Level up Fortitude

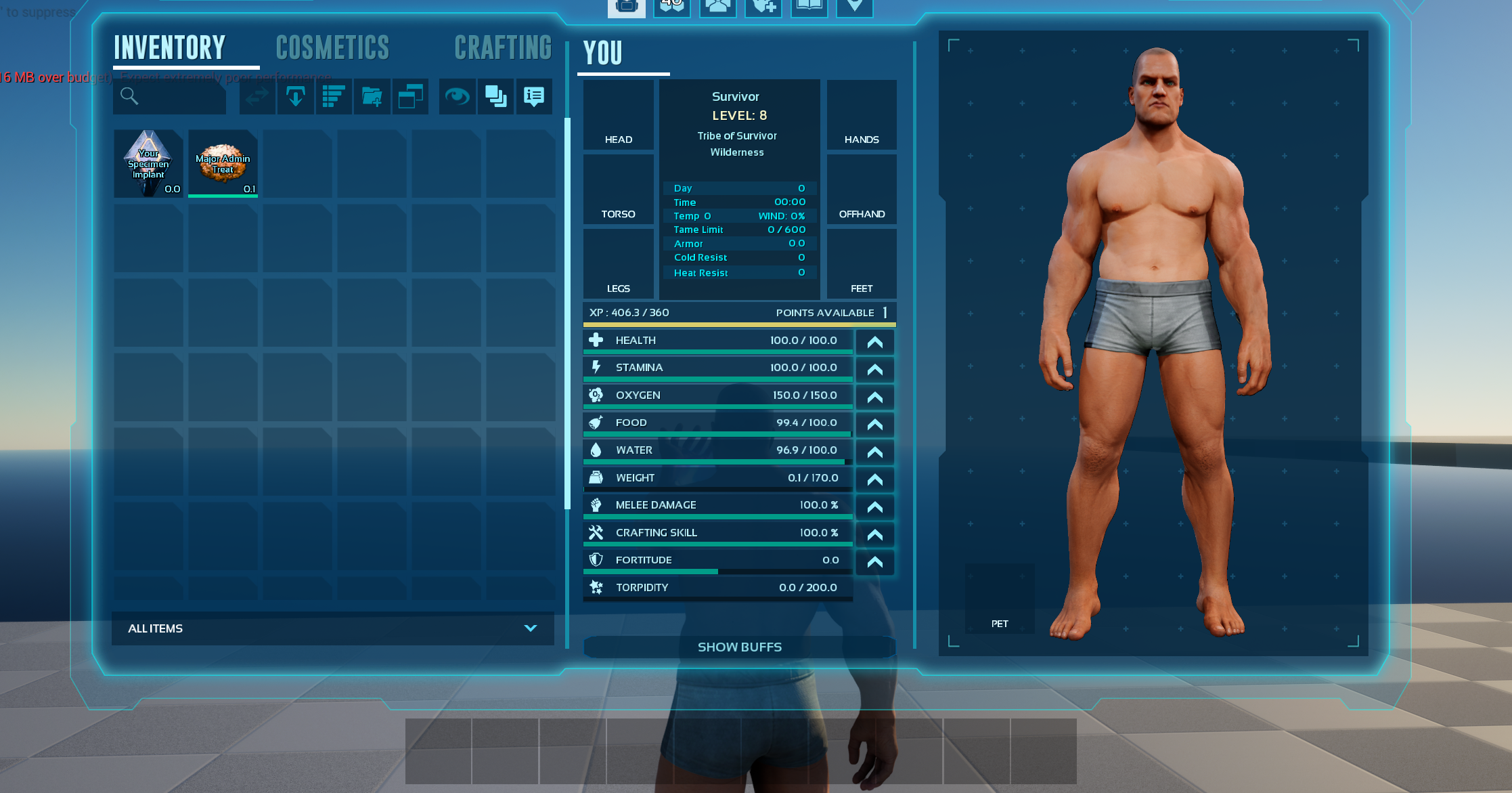[x=874, y=562]
